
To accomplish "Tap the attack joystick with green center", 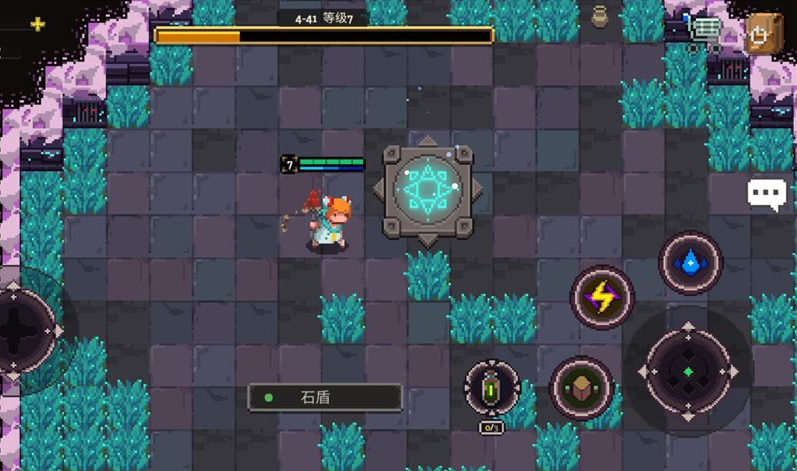I will [688, 371].
